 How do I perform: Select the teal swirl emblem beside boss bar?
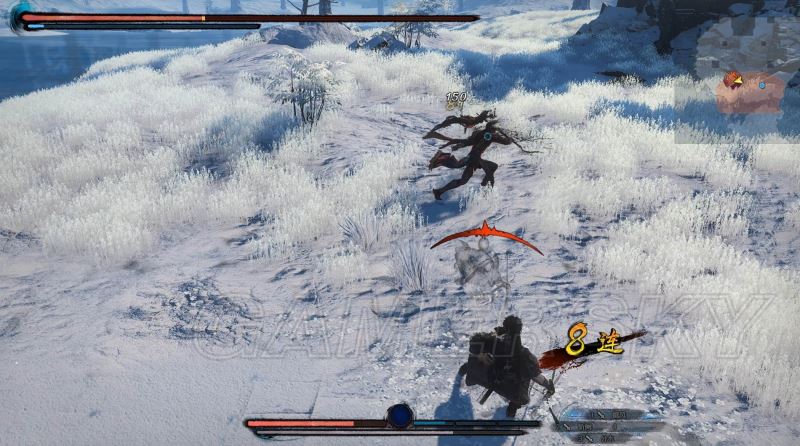(21, 16)
